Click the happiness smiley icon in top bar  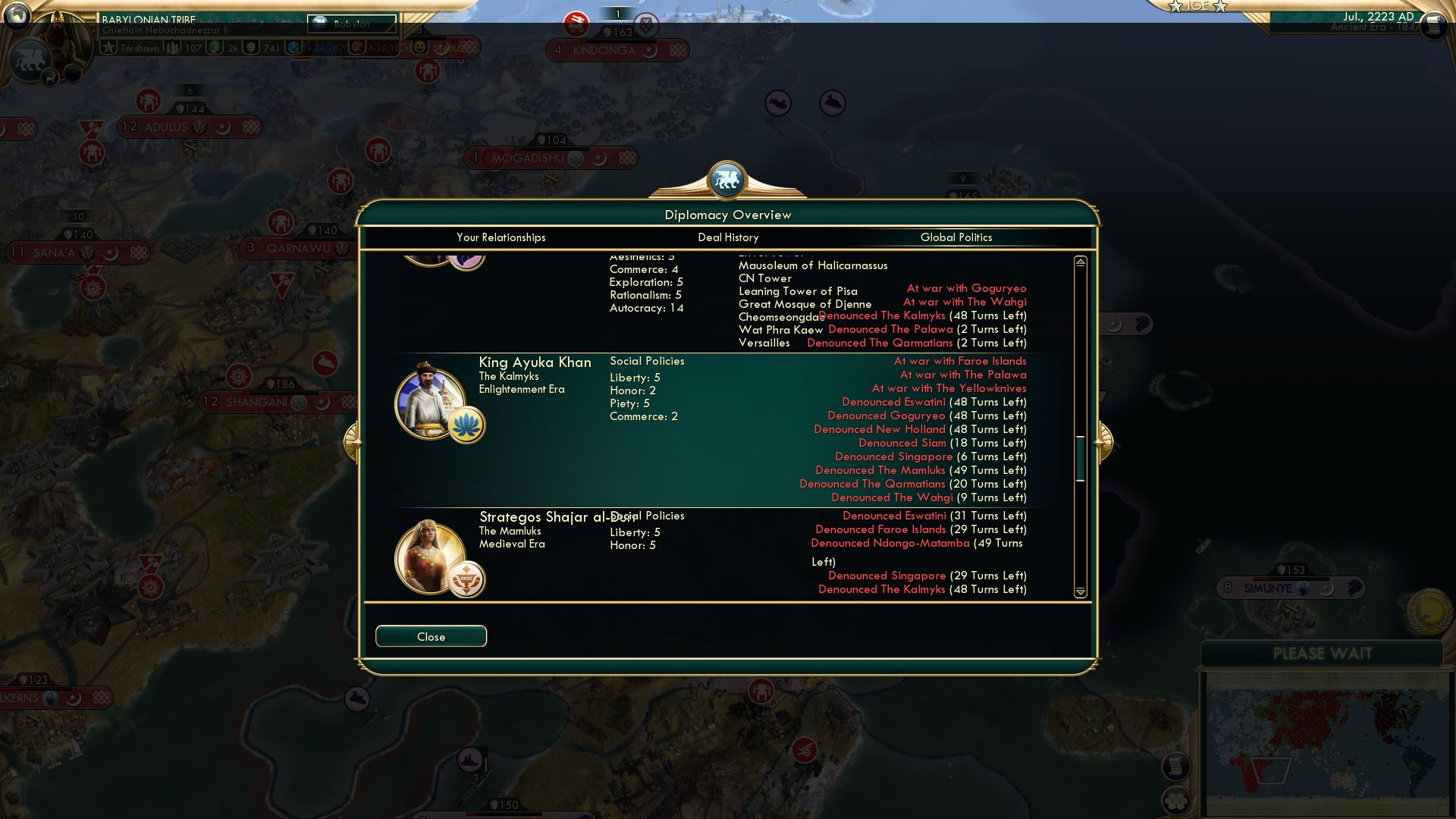click(x=419, y=47)
